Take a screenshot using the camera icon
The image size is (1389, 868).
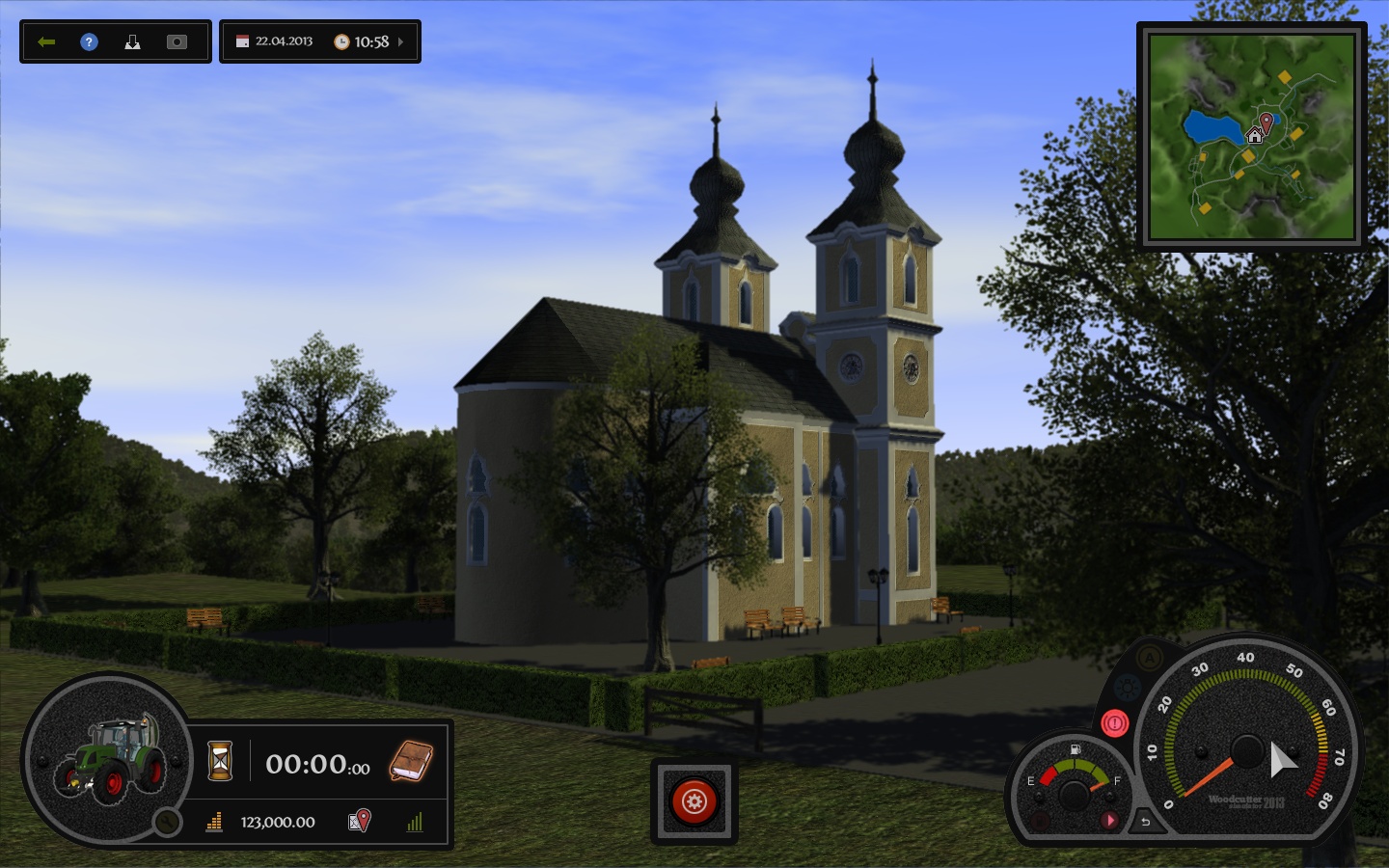[176, 41]
